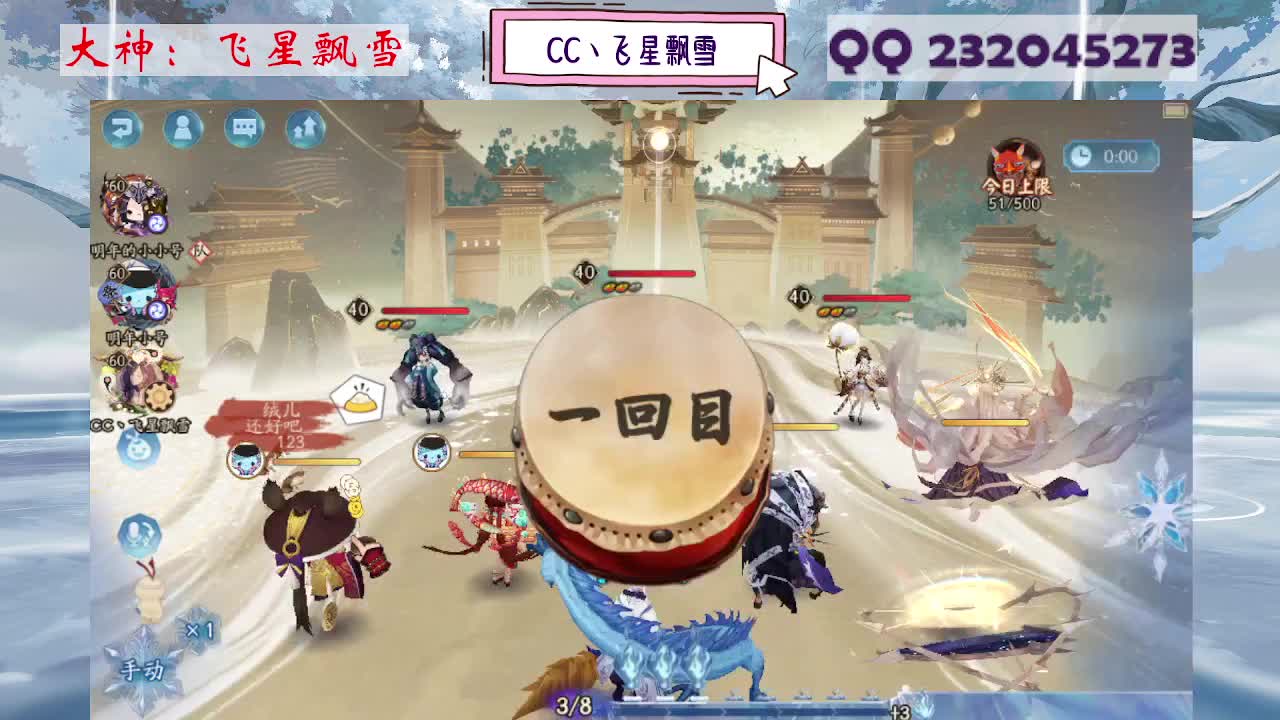Click the ×1 snowflake item counter

tap(198, 629)
